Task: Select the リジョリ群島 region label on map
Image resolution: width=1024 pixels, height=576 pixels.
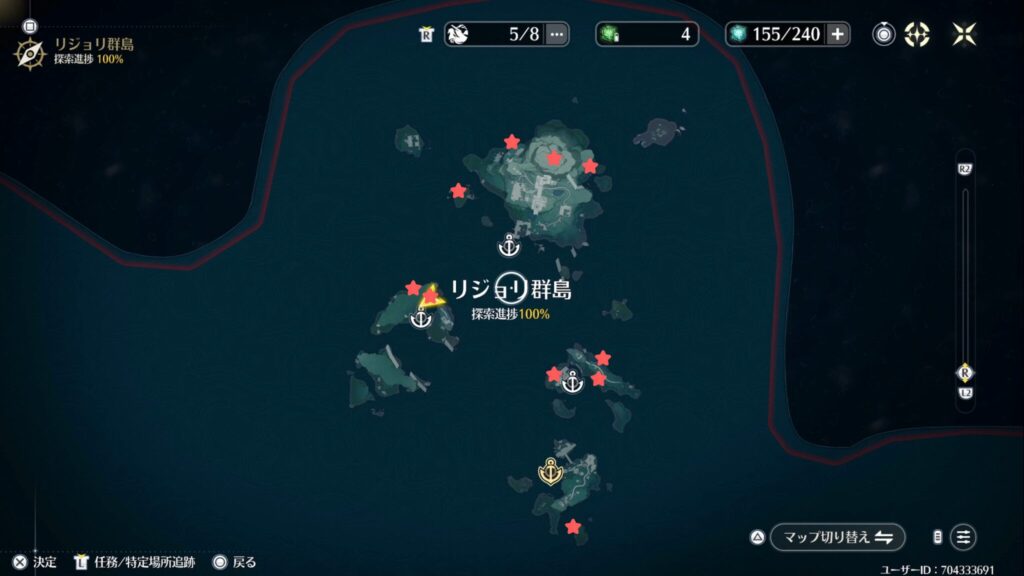Action: click(511, 290)
